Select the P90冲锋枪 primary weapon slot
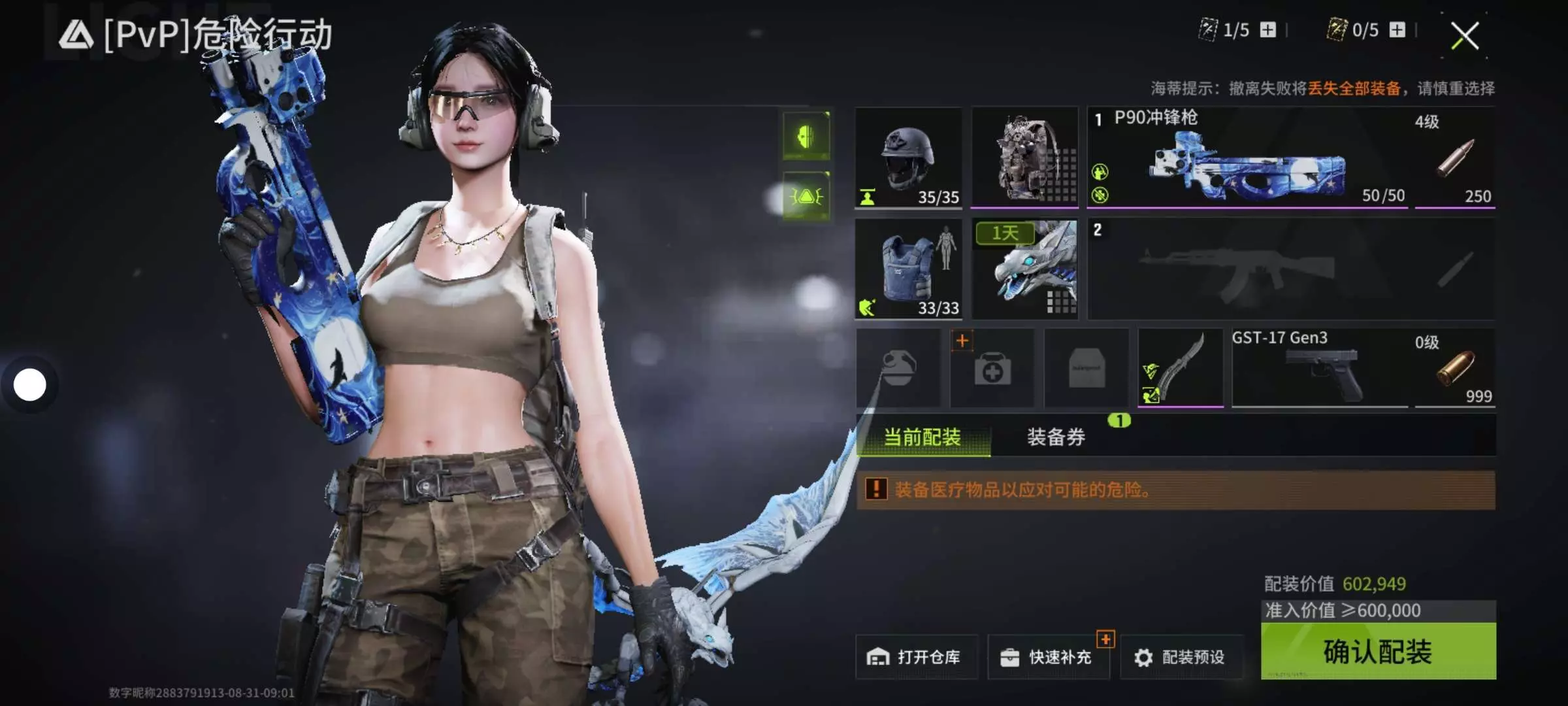The height and width of the screenshot is (706, 1568). pyautogui.click(x=1248, y=158)
